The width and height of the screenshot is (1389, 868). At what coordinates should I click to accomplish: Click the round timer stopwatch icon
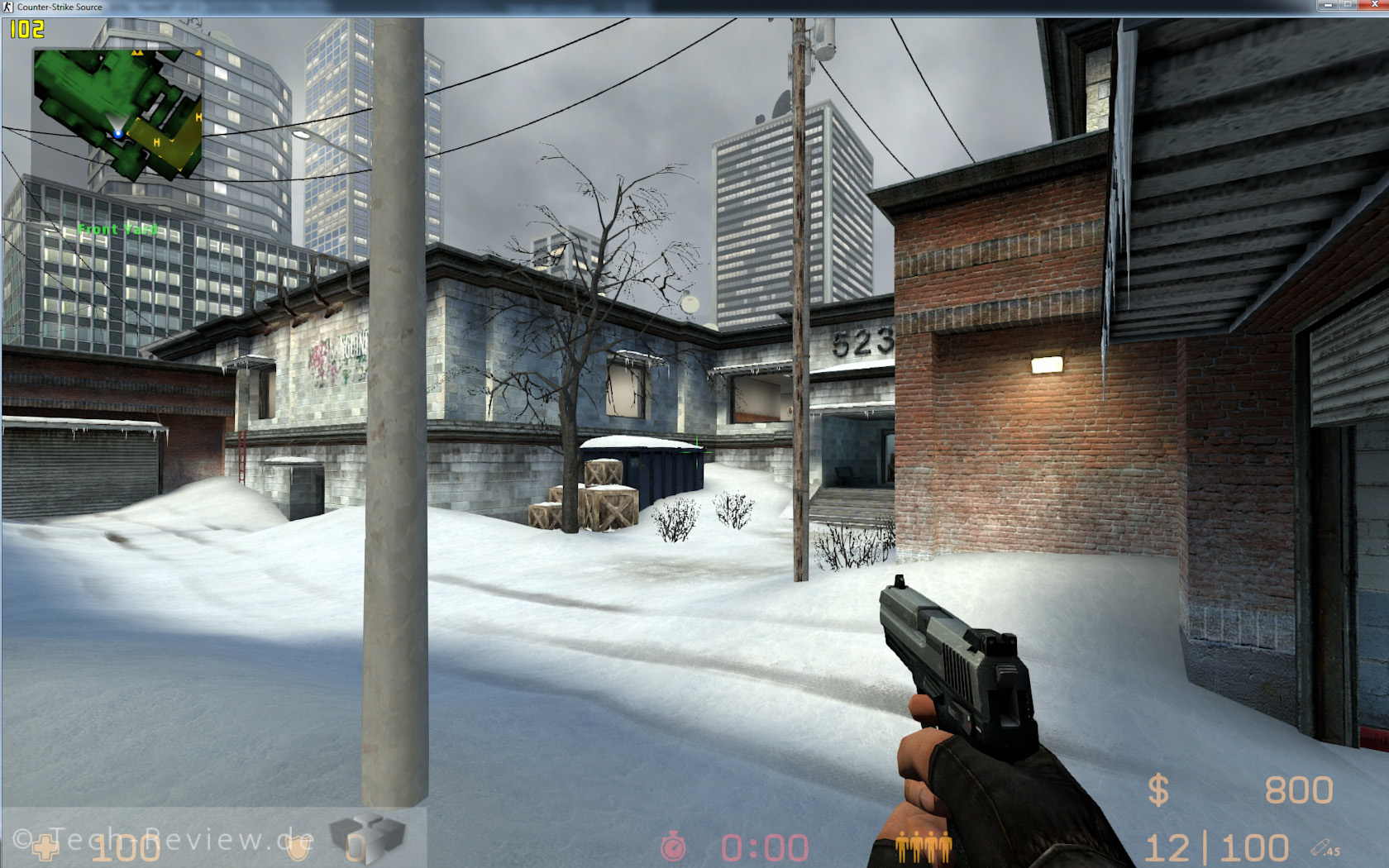point(673,847)
